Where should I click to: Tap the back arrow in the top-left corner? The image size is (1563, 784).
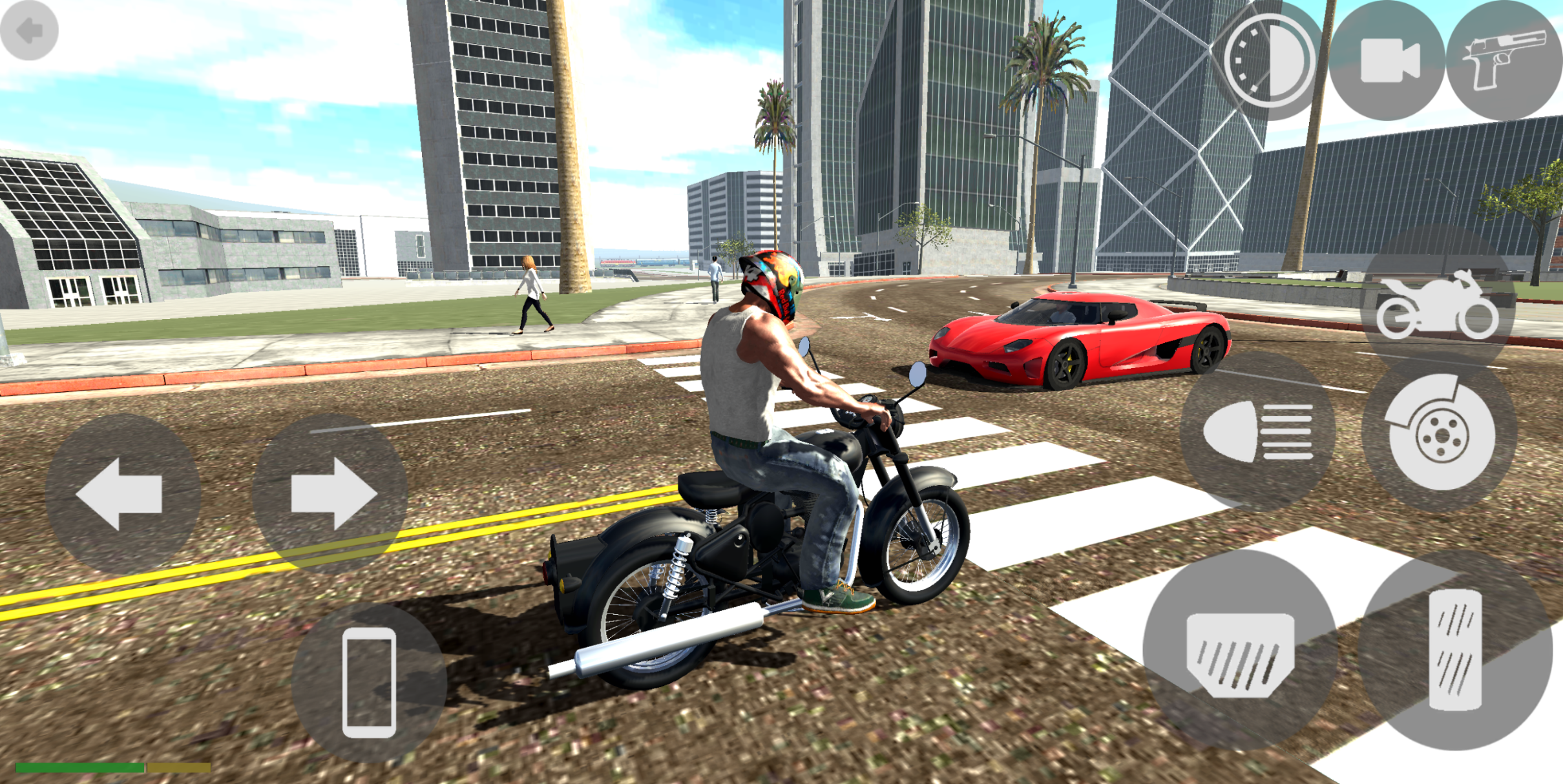pos(30,30)
